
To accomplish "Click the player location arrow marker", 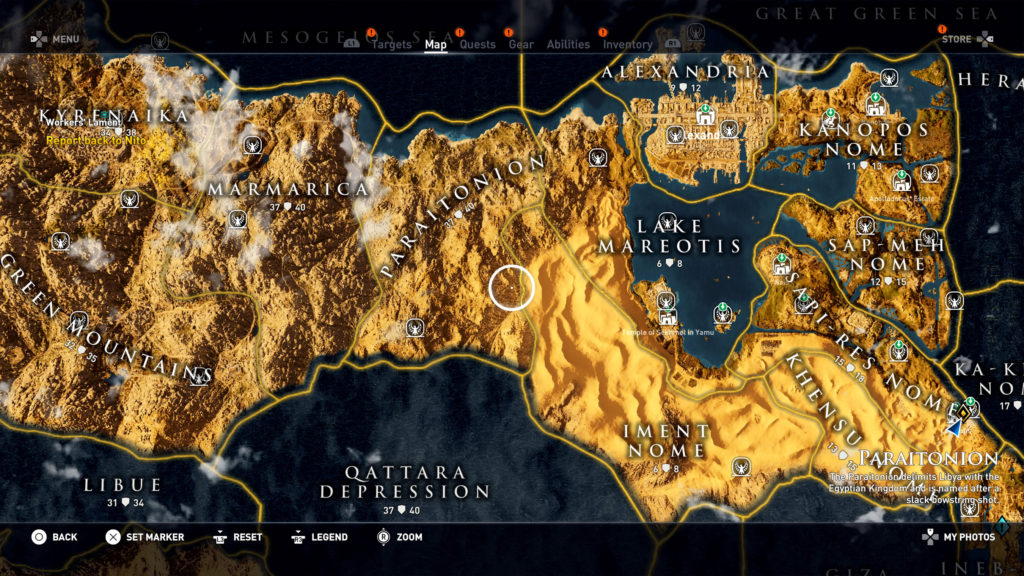I will (954, 427).
